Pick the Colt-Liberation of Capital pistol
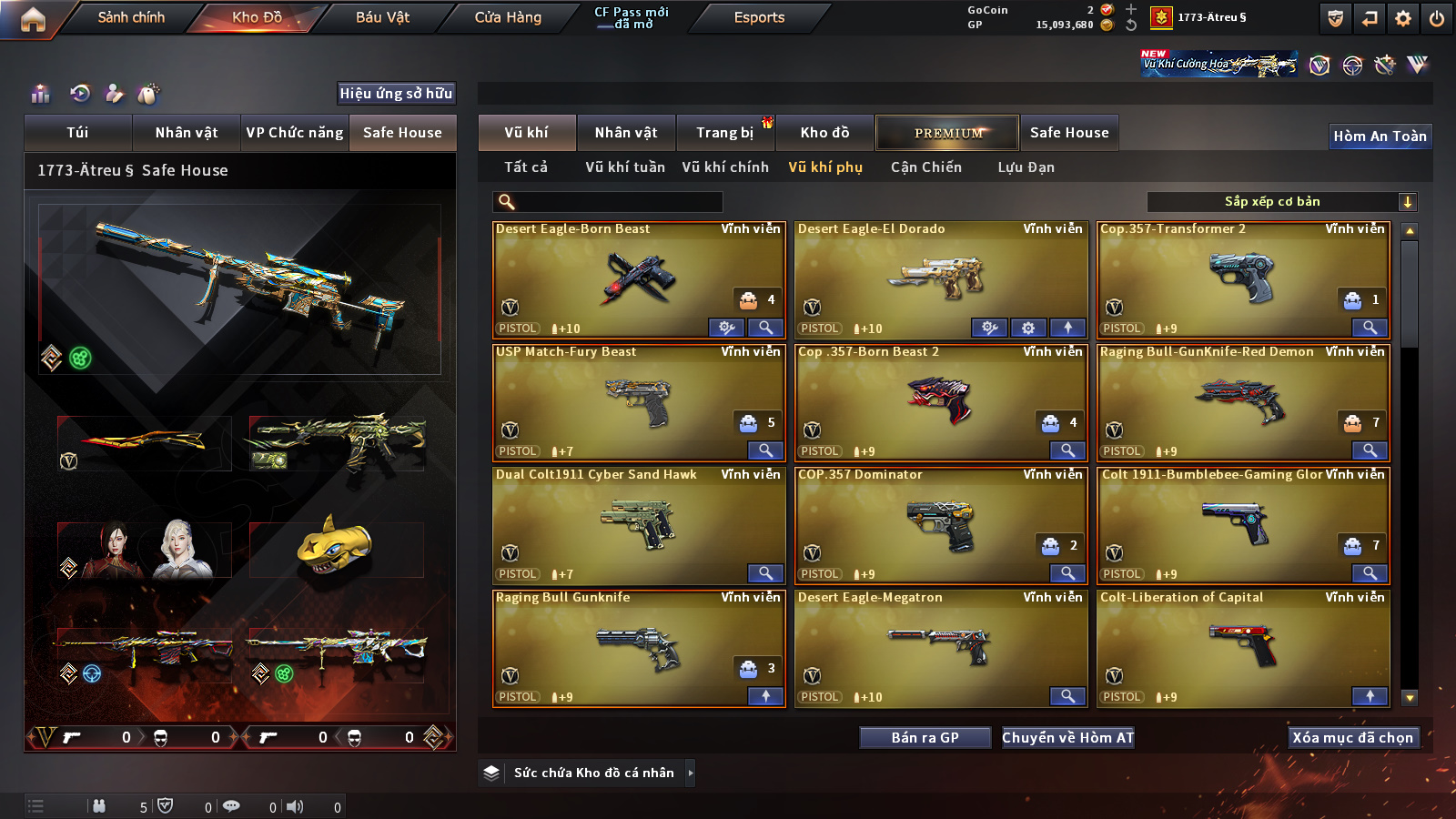This screenshot has height=819, width=1456. click(x=1242, y=646)
